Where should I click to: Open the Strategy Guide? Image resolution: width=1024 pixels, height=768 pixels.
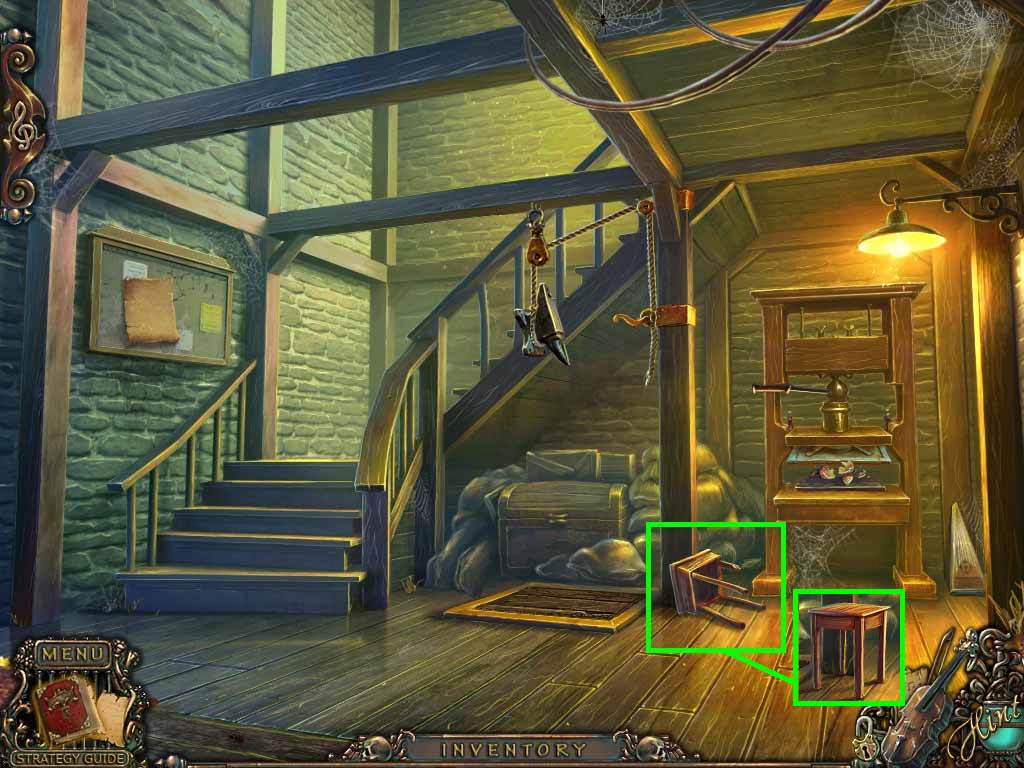pos(69,758)
